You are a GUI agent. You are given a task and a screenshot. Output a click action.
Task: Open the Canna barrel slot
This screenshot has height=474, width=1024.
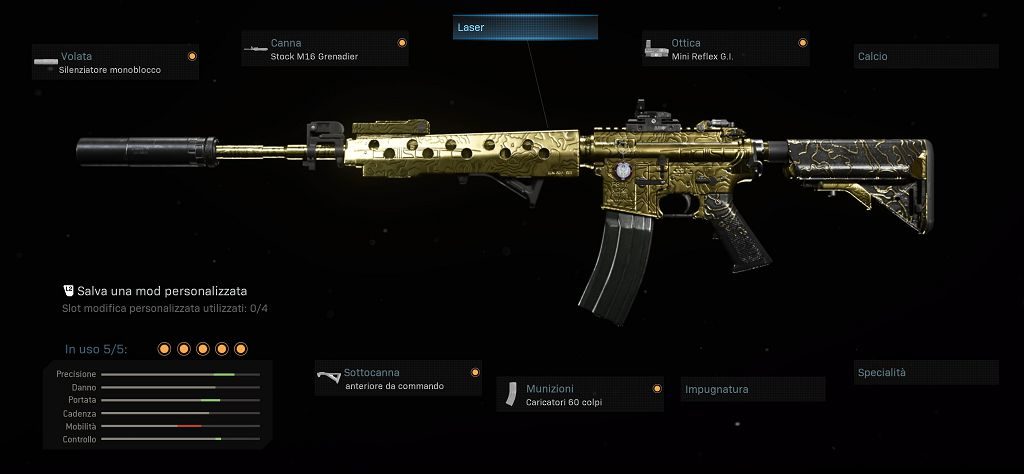click(x=325, y=49)
